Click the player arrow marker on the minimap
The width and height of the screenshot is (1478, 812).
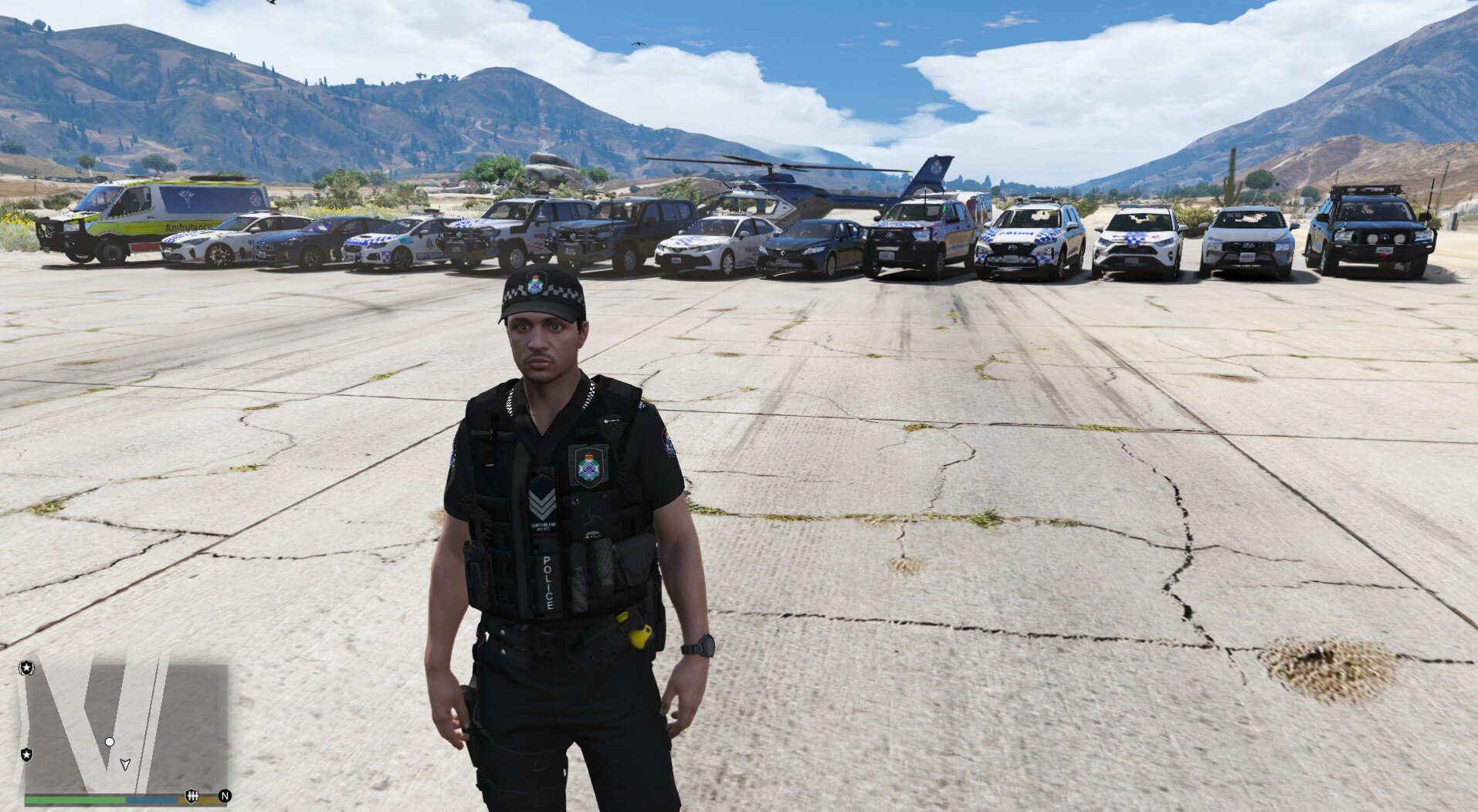point(125,764)
